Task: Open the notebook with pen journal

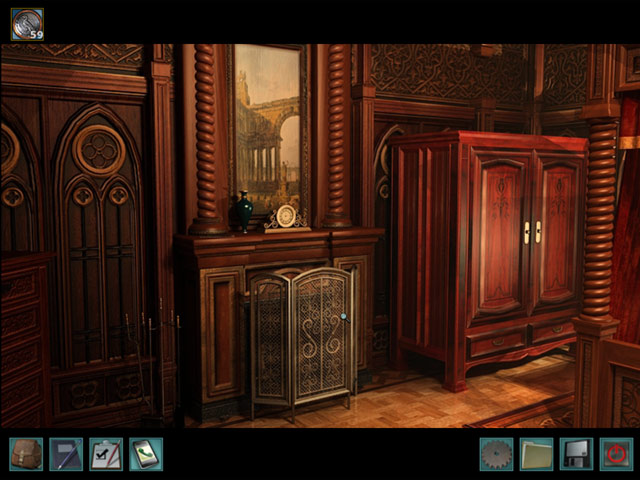Action: point(66,454)
